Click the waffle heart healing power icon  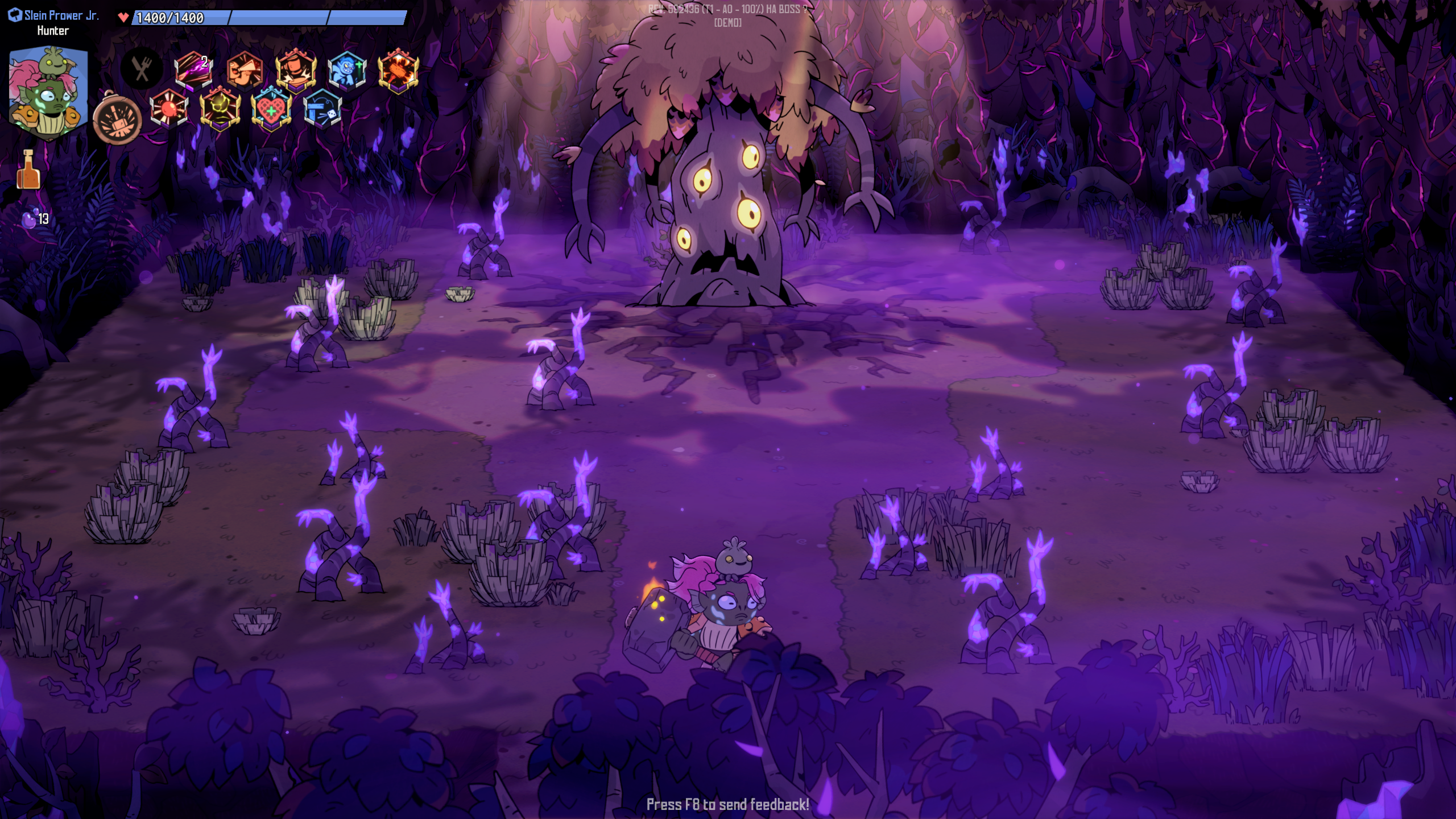[271, 108]
